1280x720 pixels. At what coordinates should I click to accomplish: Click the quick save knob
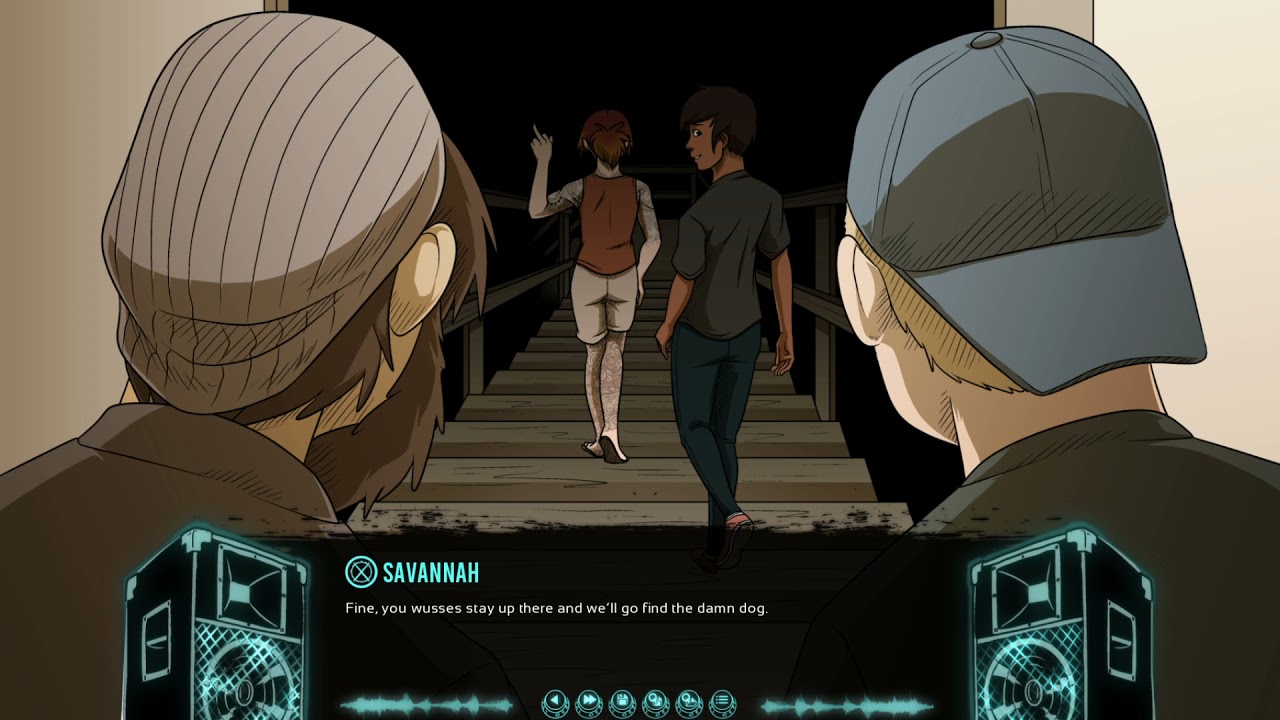655,703
